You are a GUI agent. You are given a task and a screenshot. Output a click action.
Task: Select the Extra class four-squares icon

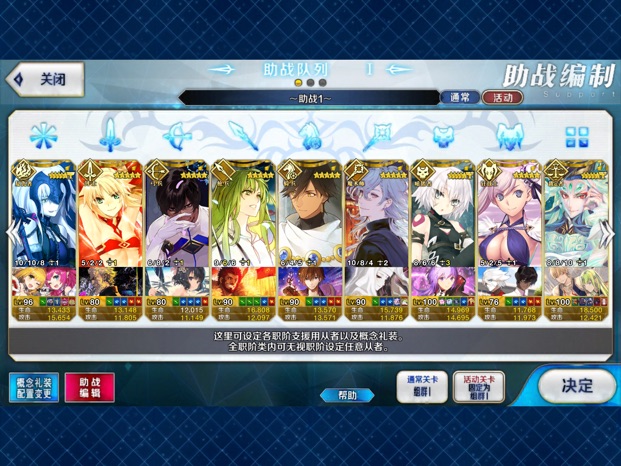pyautogui.click(x=577, y=136)
